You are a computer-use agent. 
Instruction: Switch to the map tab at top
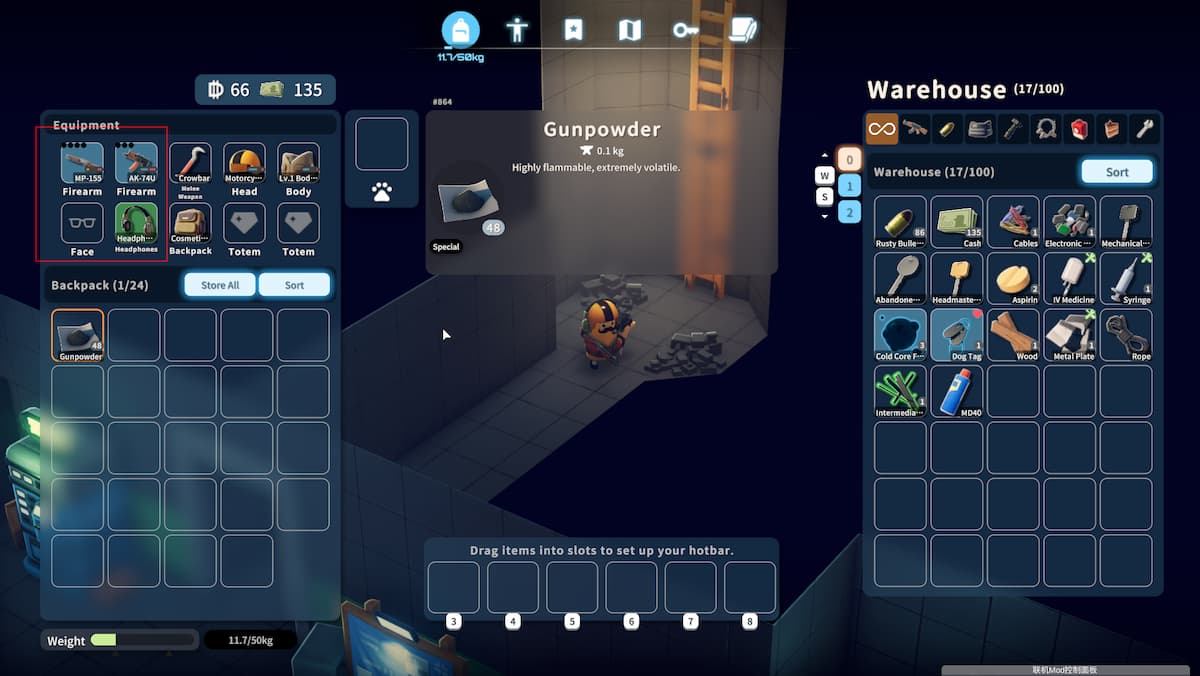coord(630,30)
